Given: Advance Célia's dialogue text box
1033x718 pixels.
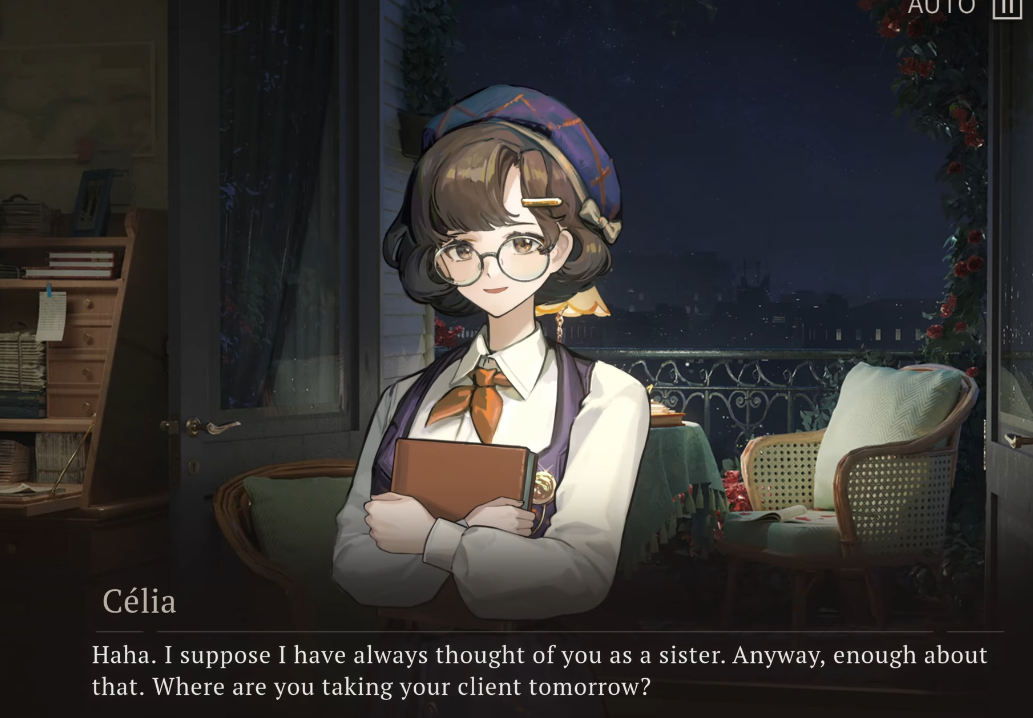Looking at the screenshot, I should [540, 671].
